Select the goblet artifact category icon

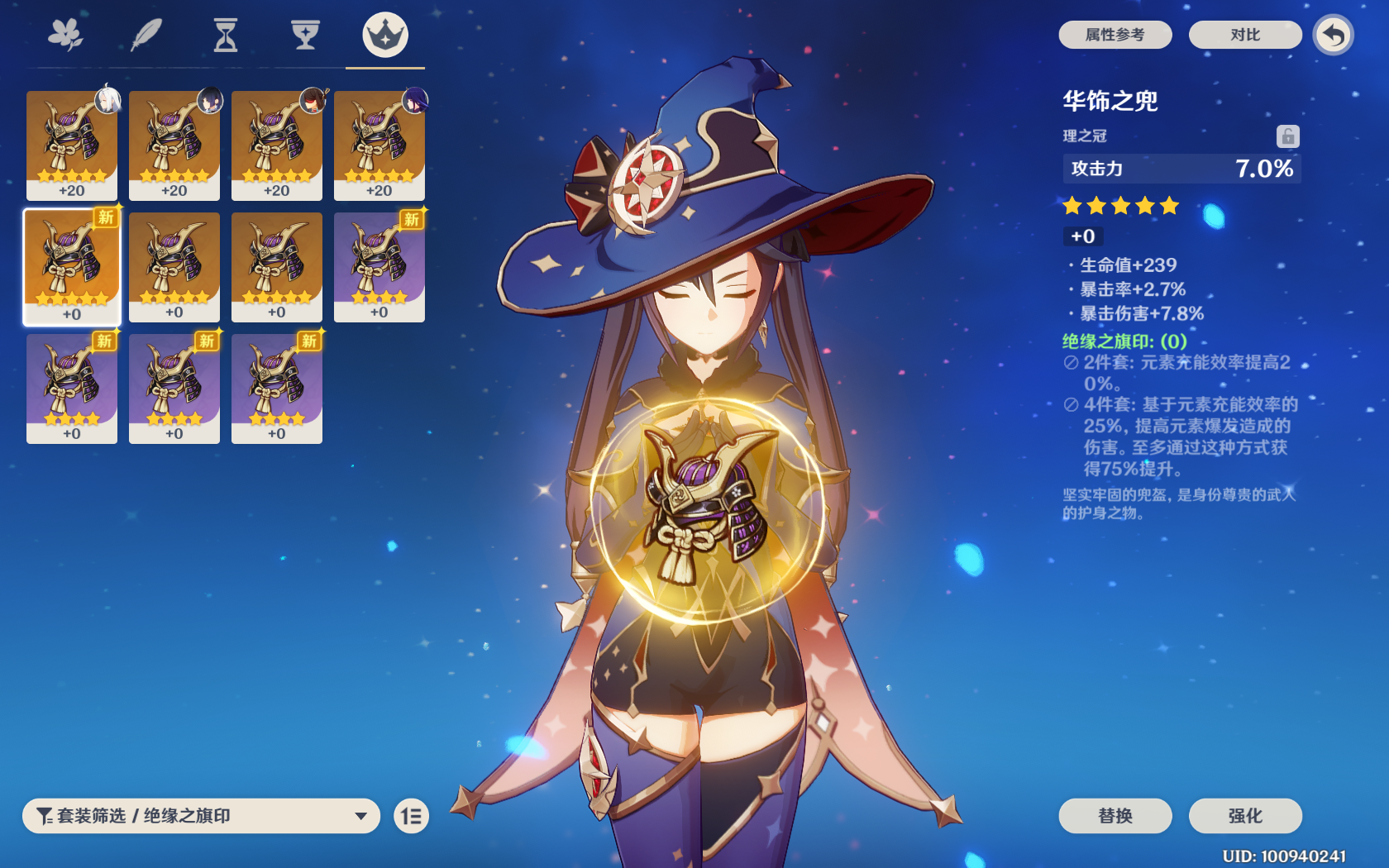(x=304, y=35)
